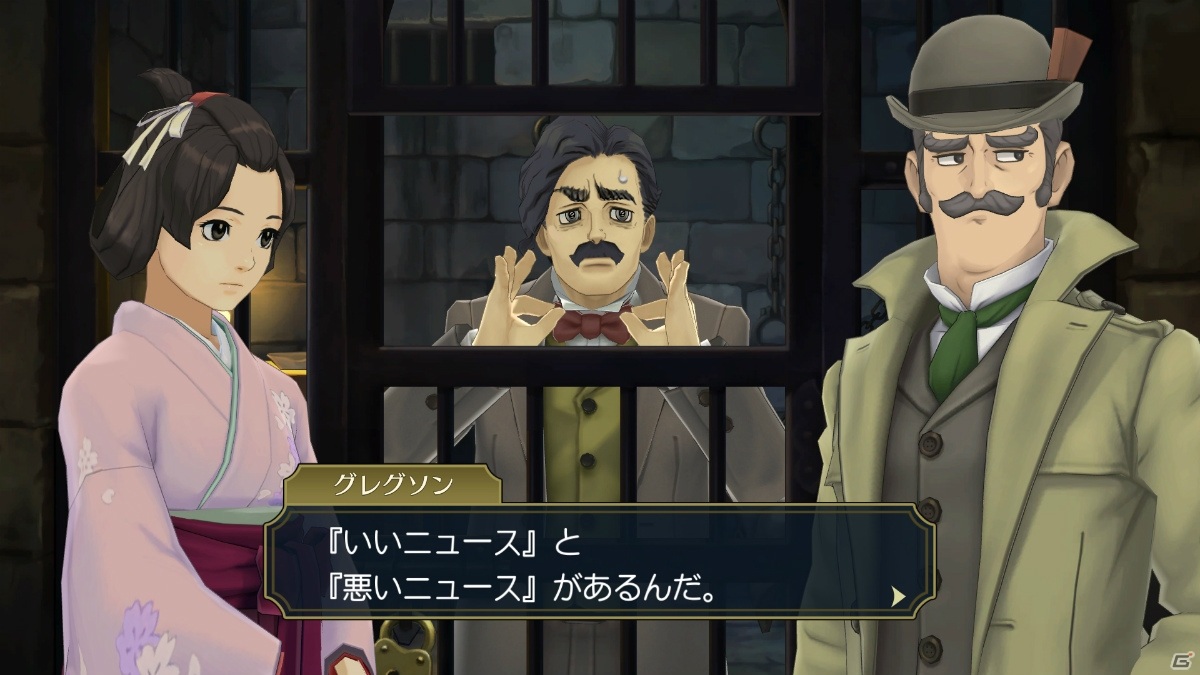Click the dialogue text box to continue
1200x675 pixels.
600,567
